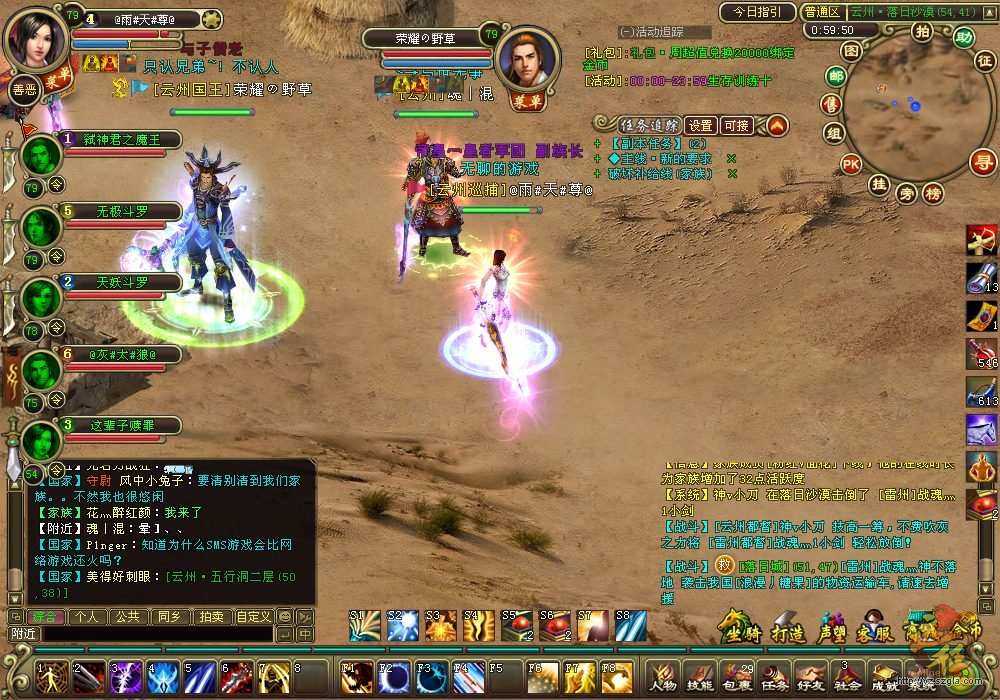1000x700 pixels.
Task: Open the 人物 character panel
Action: 662,677
